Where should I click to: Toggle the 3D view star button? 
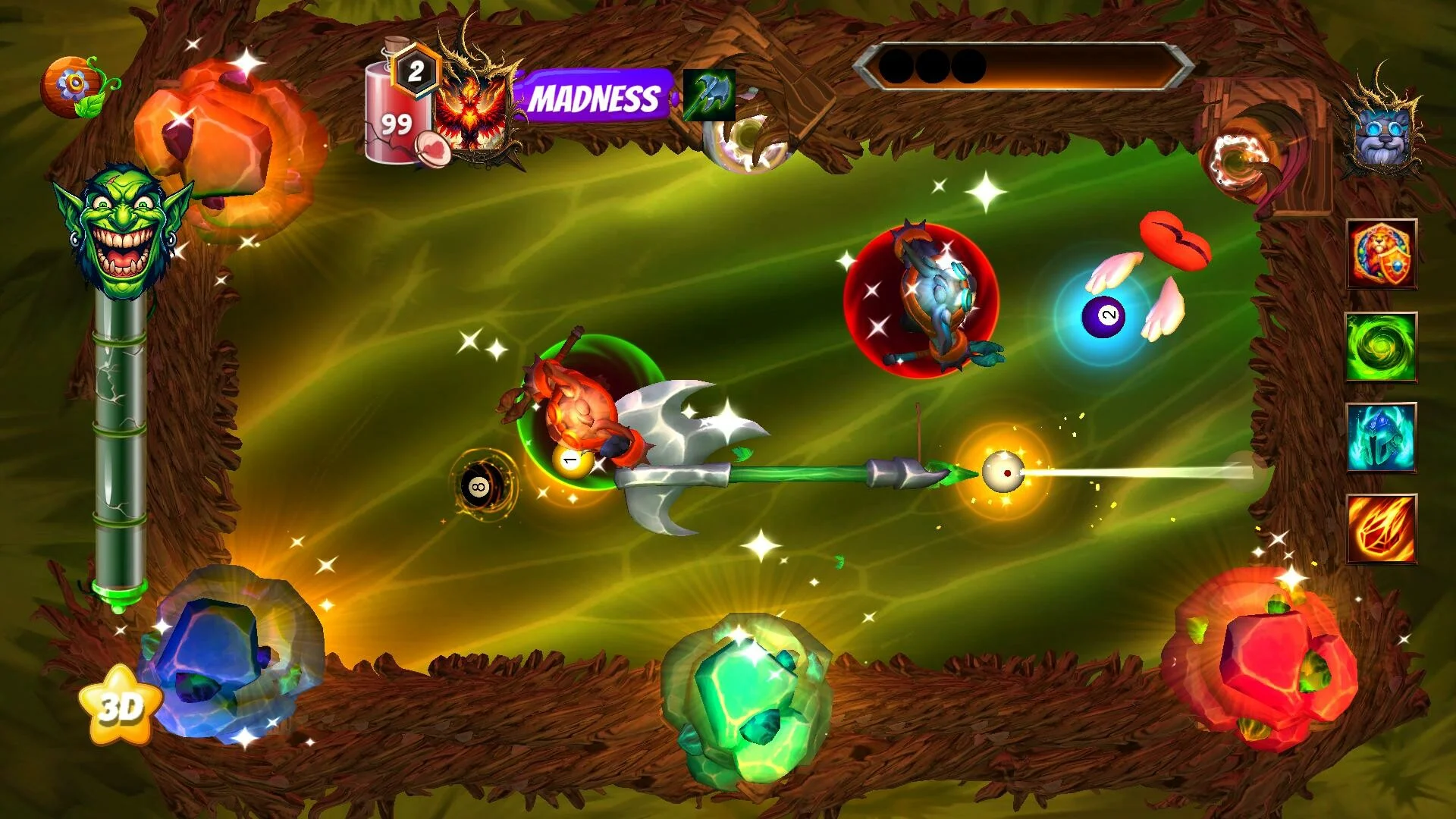click(121, 705)
